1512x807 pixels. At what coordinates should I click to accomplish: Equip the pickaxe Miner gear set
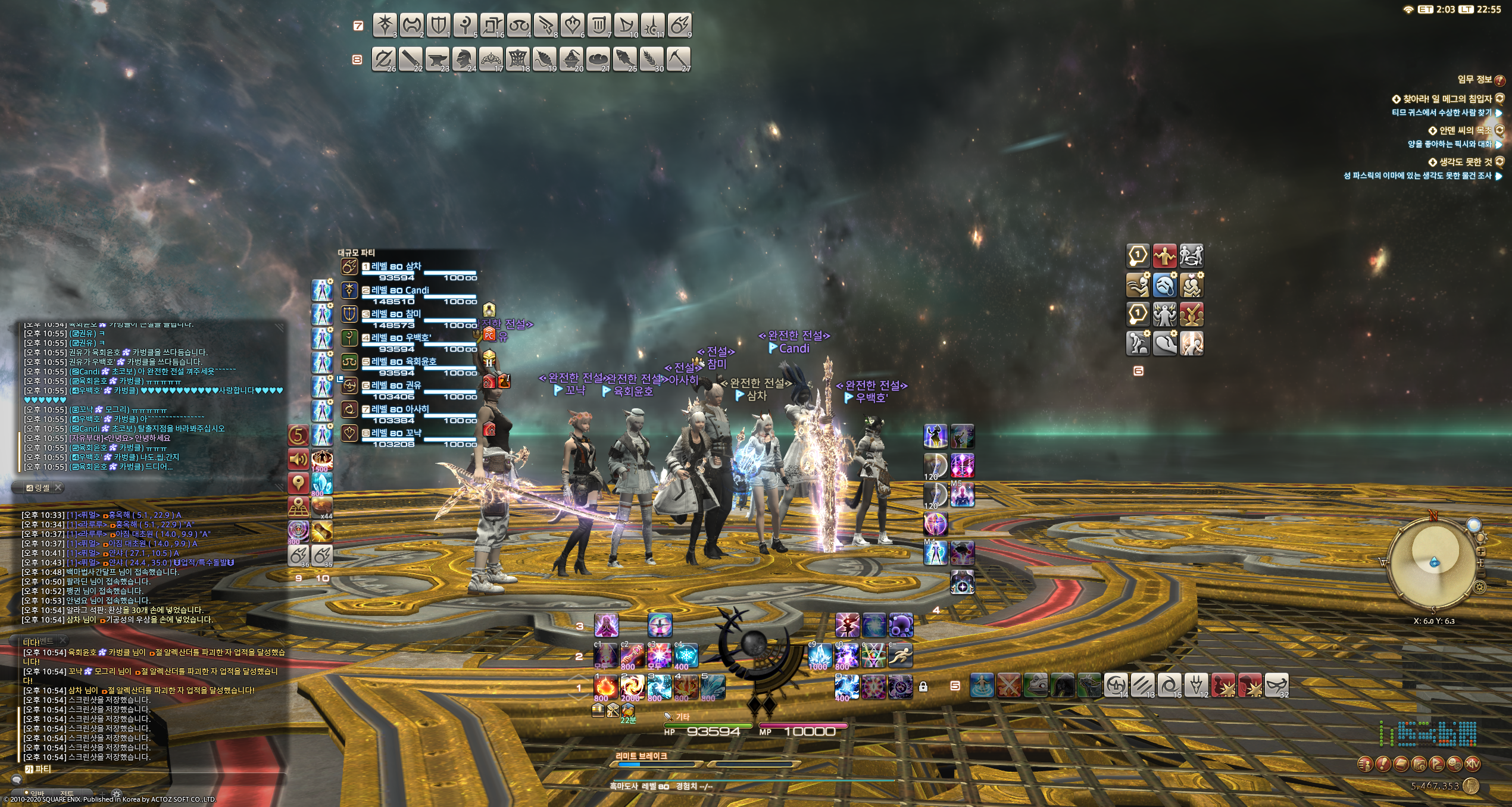coord(679,60)
